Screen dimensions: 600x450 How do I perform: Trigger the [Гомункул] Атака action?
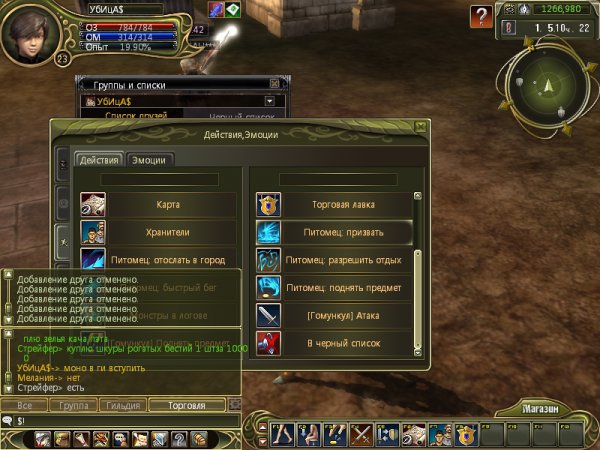pyautogui.click(x=333, y=316)
